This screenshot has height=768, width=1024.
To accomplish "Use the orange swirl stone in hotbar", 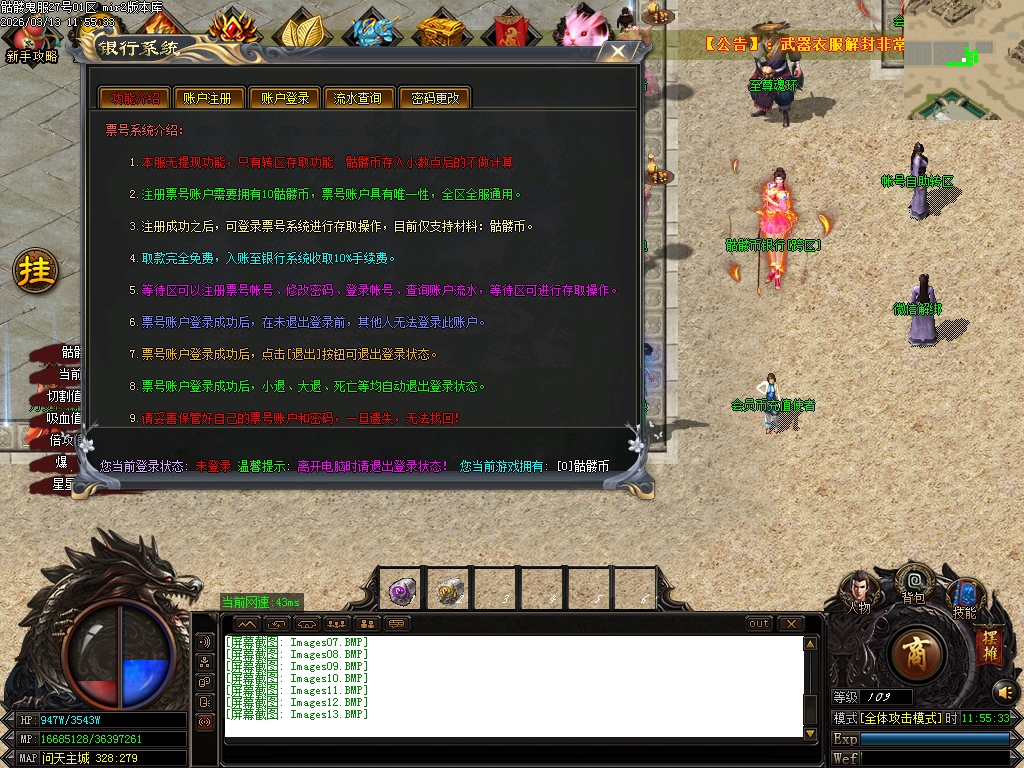I will [449, 590].
